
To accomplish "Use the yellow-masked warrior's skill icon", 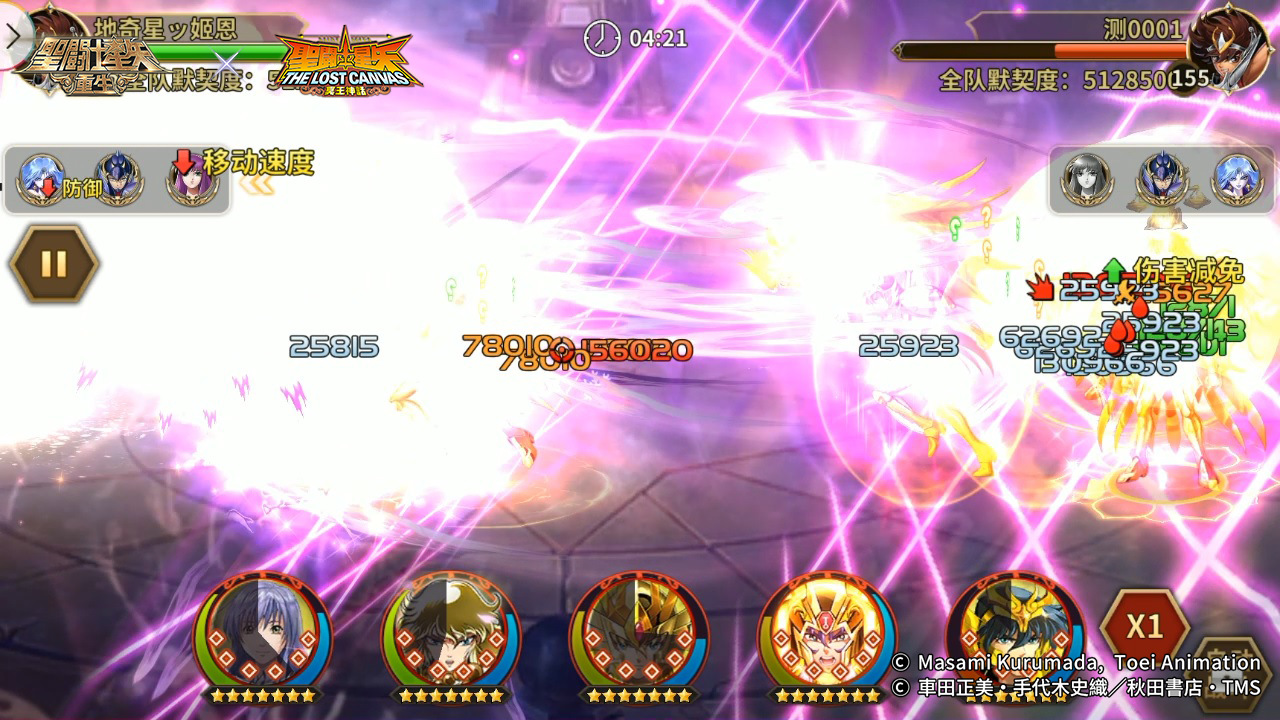I will click(x=826, y=633).
